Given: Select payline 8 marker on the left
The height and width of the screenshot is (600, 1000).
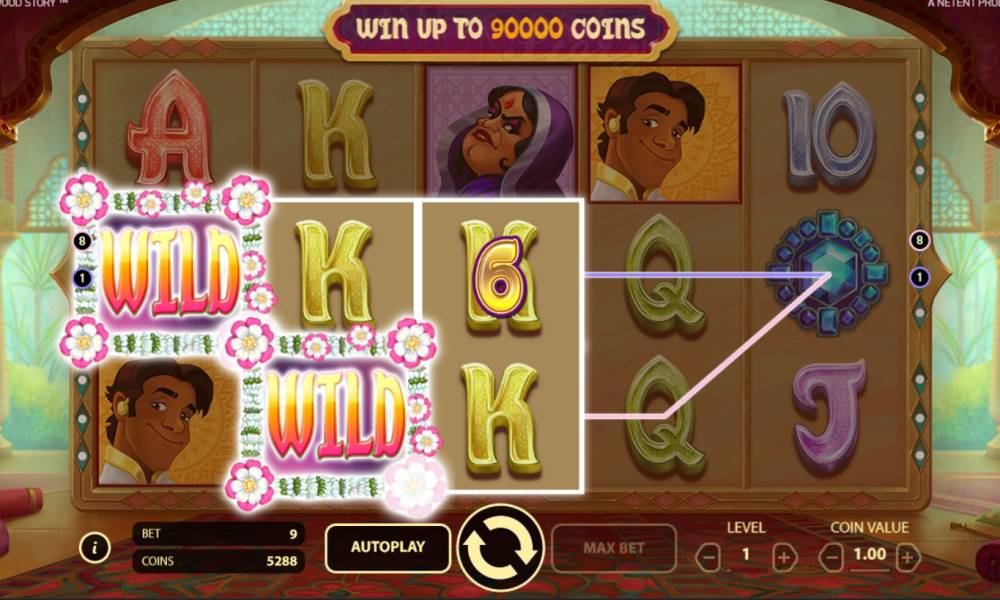Looking at the screenshot, I should click(x=82, y=240).
